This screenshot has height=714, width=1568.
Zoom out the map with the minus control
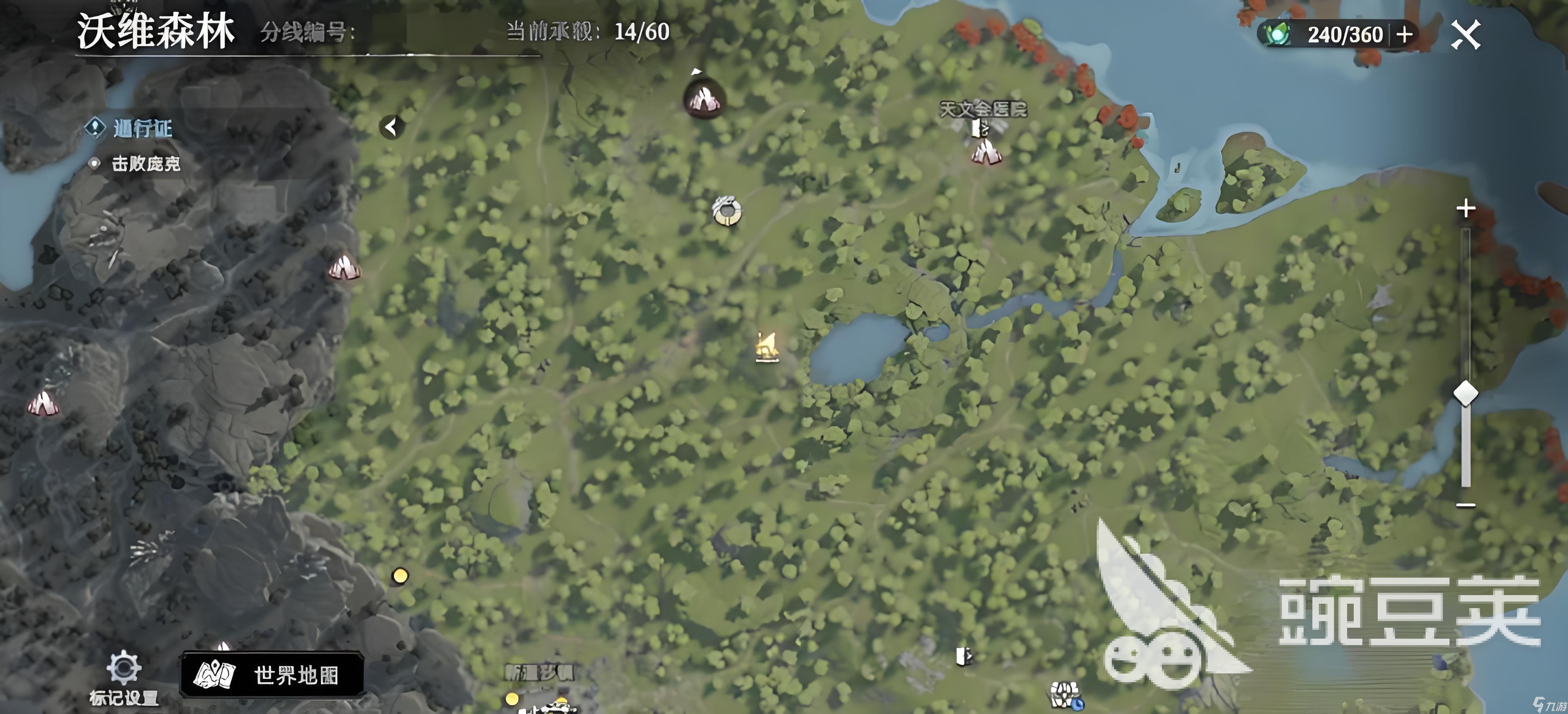click(1466, 505)
